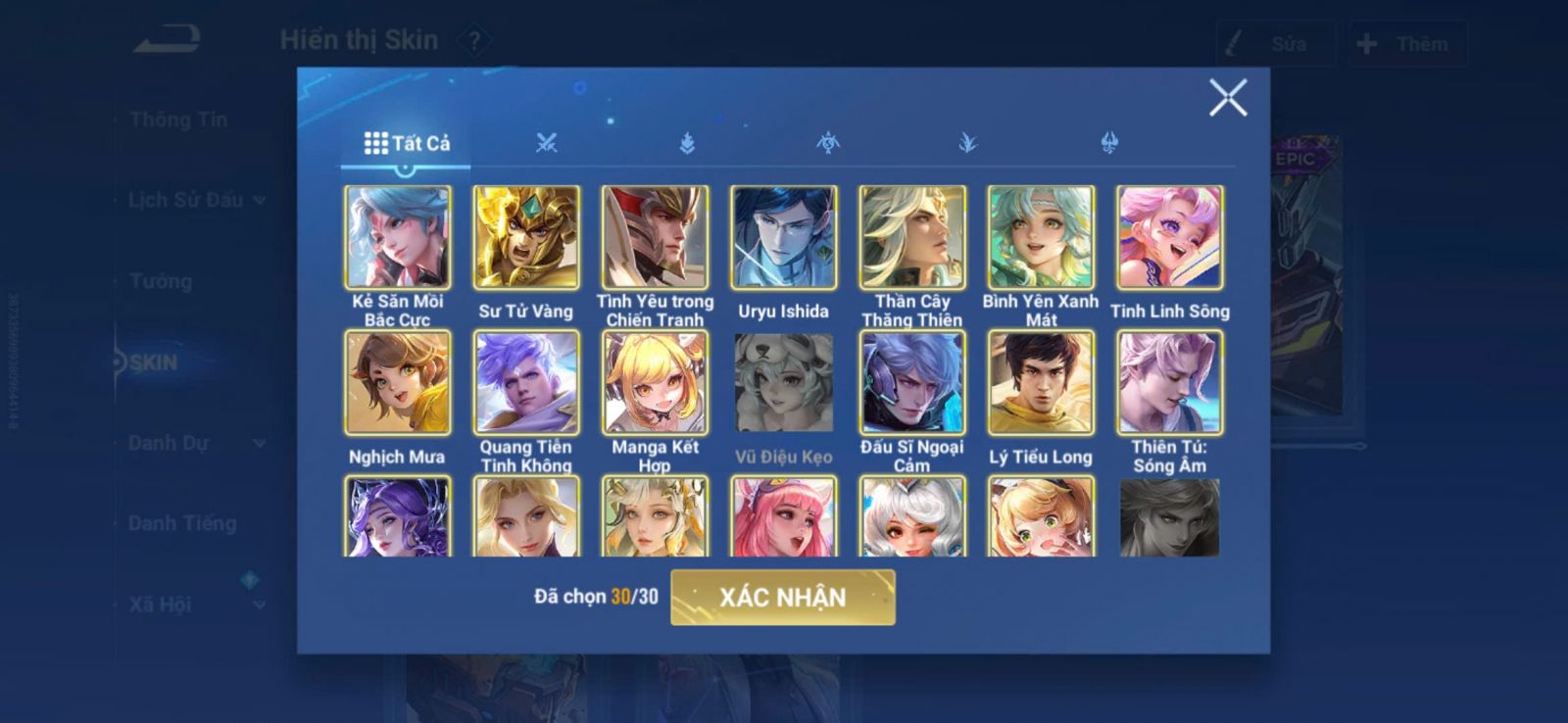Select the Uryu Ishida skin
Viewport: 1568px width, 723px height.
click(x=783, y=238)
